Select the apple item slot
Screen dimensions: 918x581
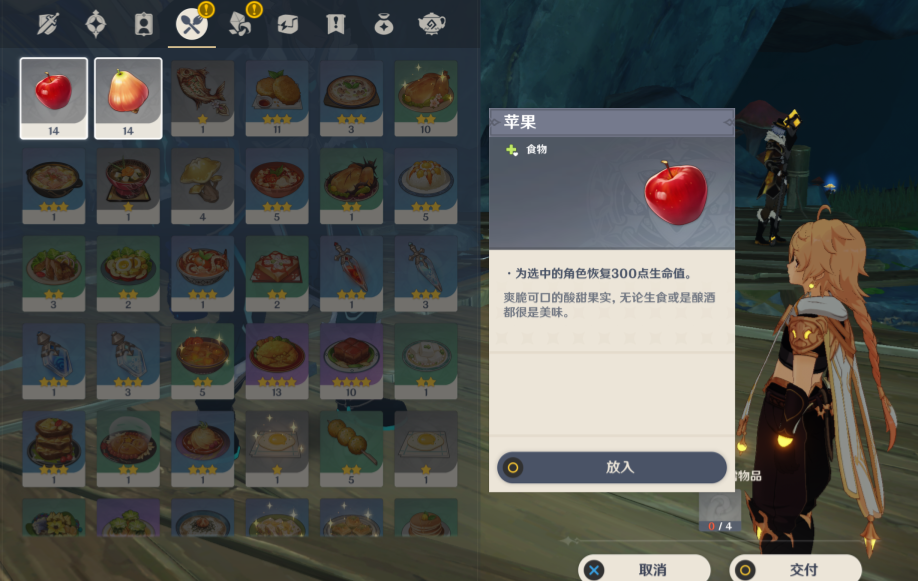[54, 97]
